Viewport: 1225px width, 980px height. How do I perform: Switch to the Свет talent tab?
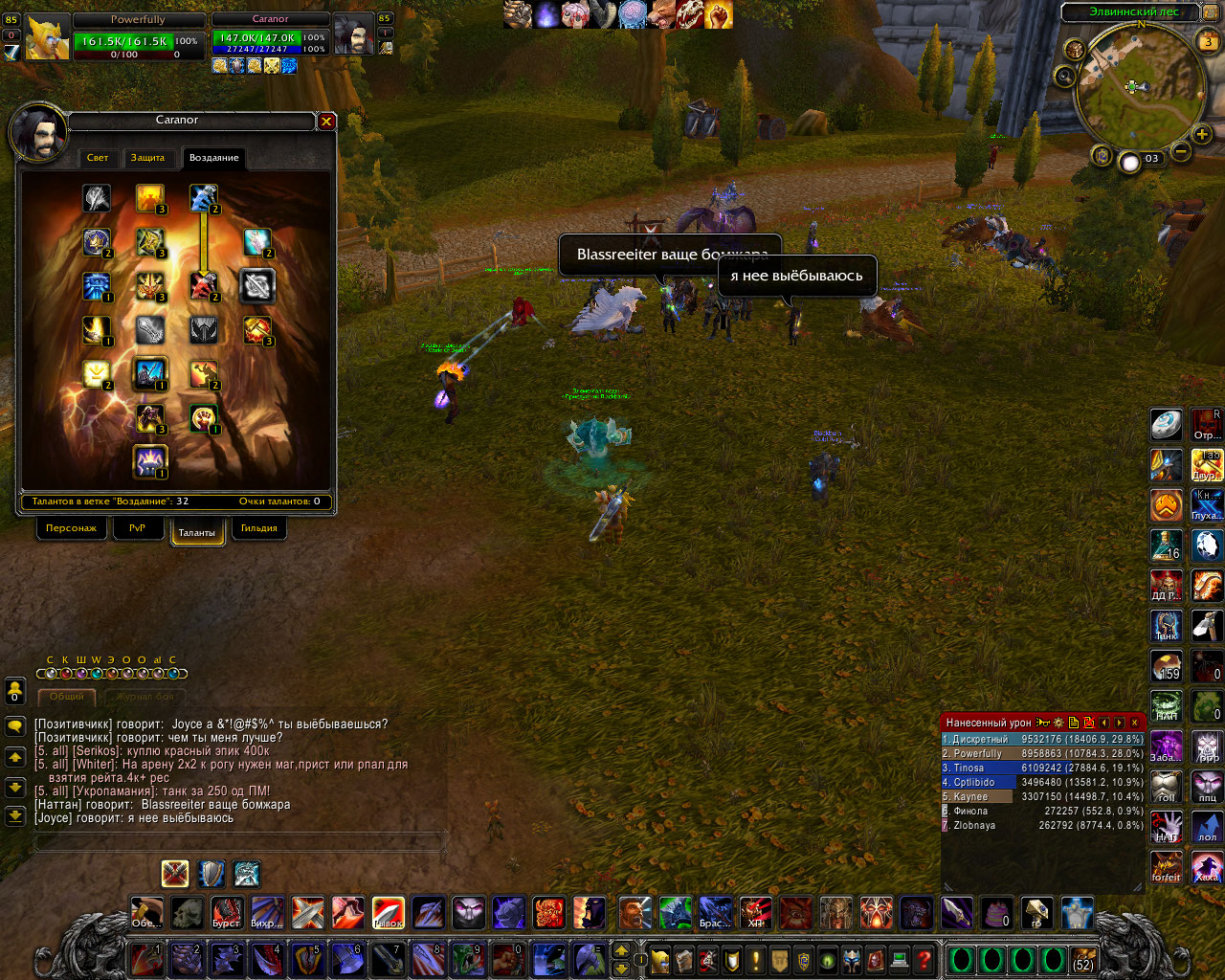pos(98,158)
